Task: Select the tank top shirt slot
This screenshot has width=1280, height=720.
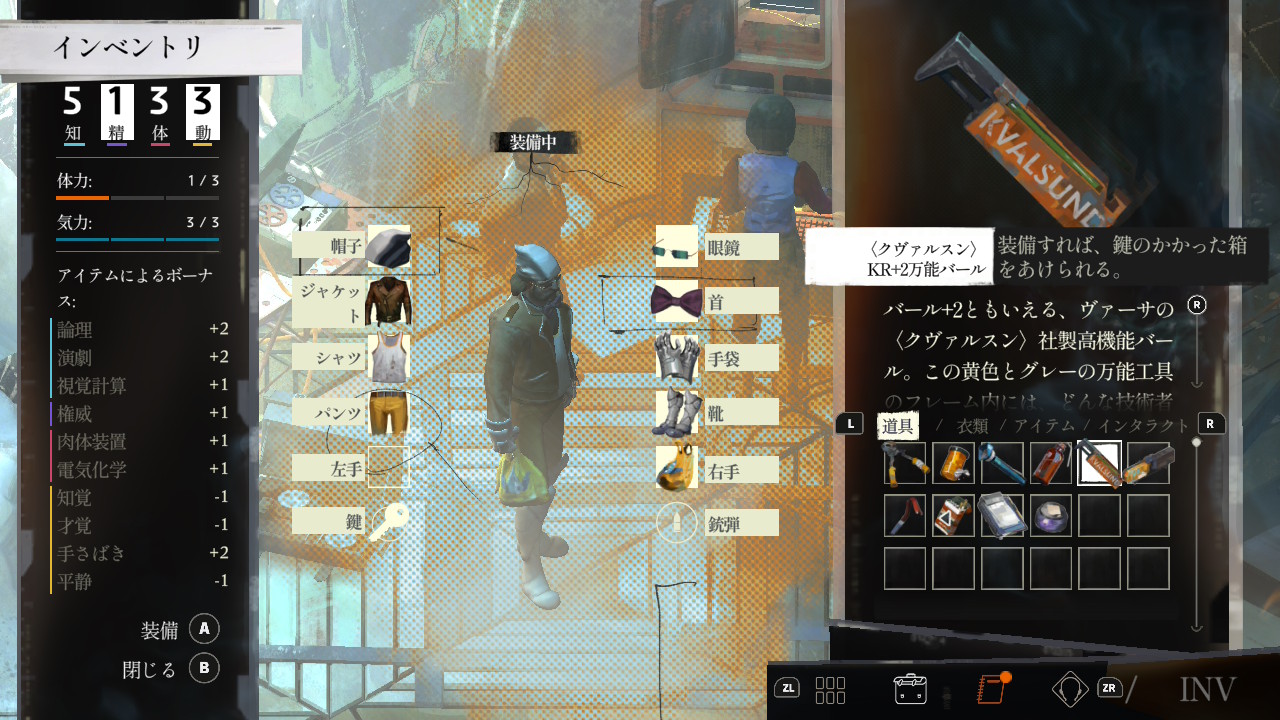Action: pyautogui.click(x=388, y=357)
